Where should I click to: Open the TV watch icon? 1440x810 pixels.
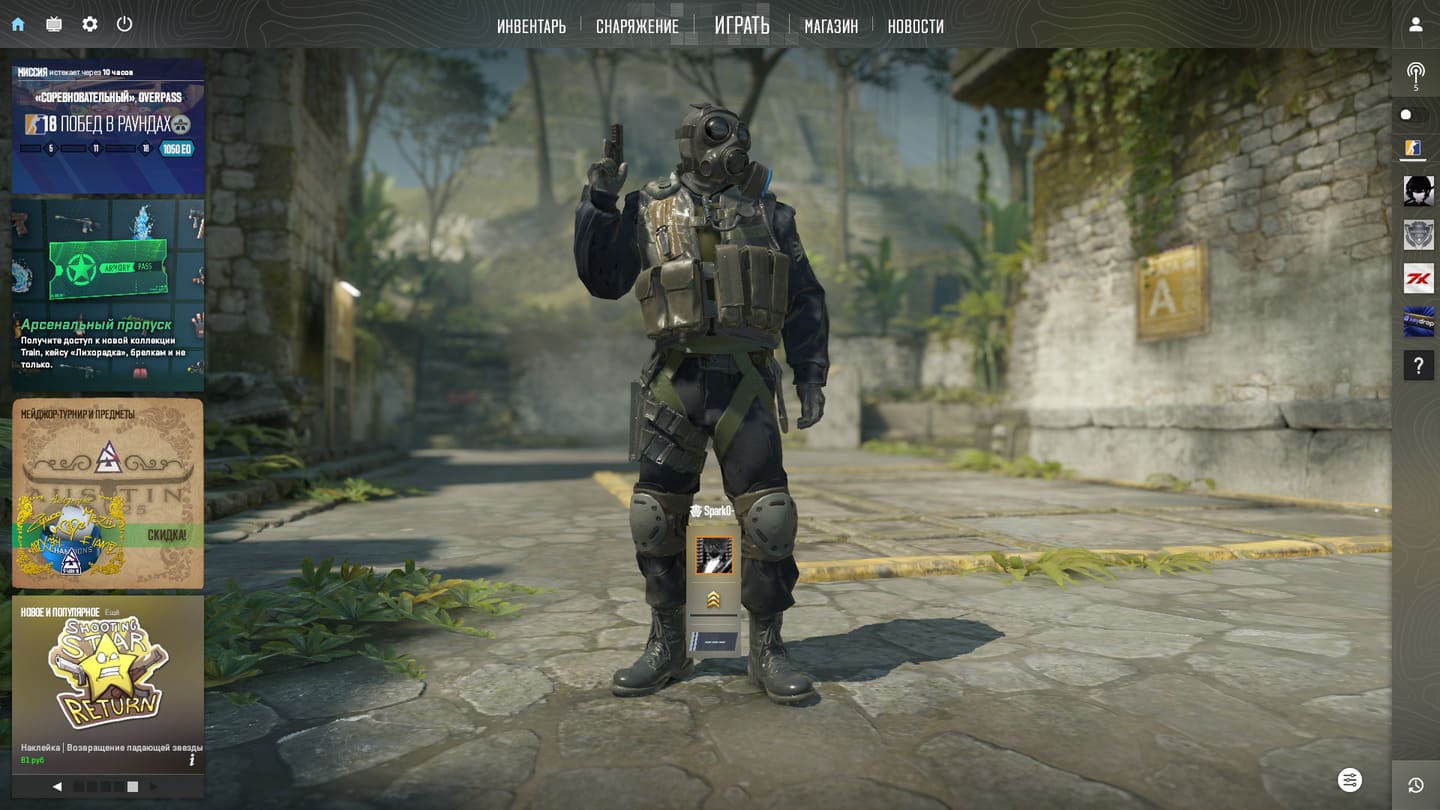click(54, 24)
